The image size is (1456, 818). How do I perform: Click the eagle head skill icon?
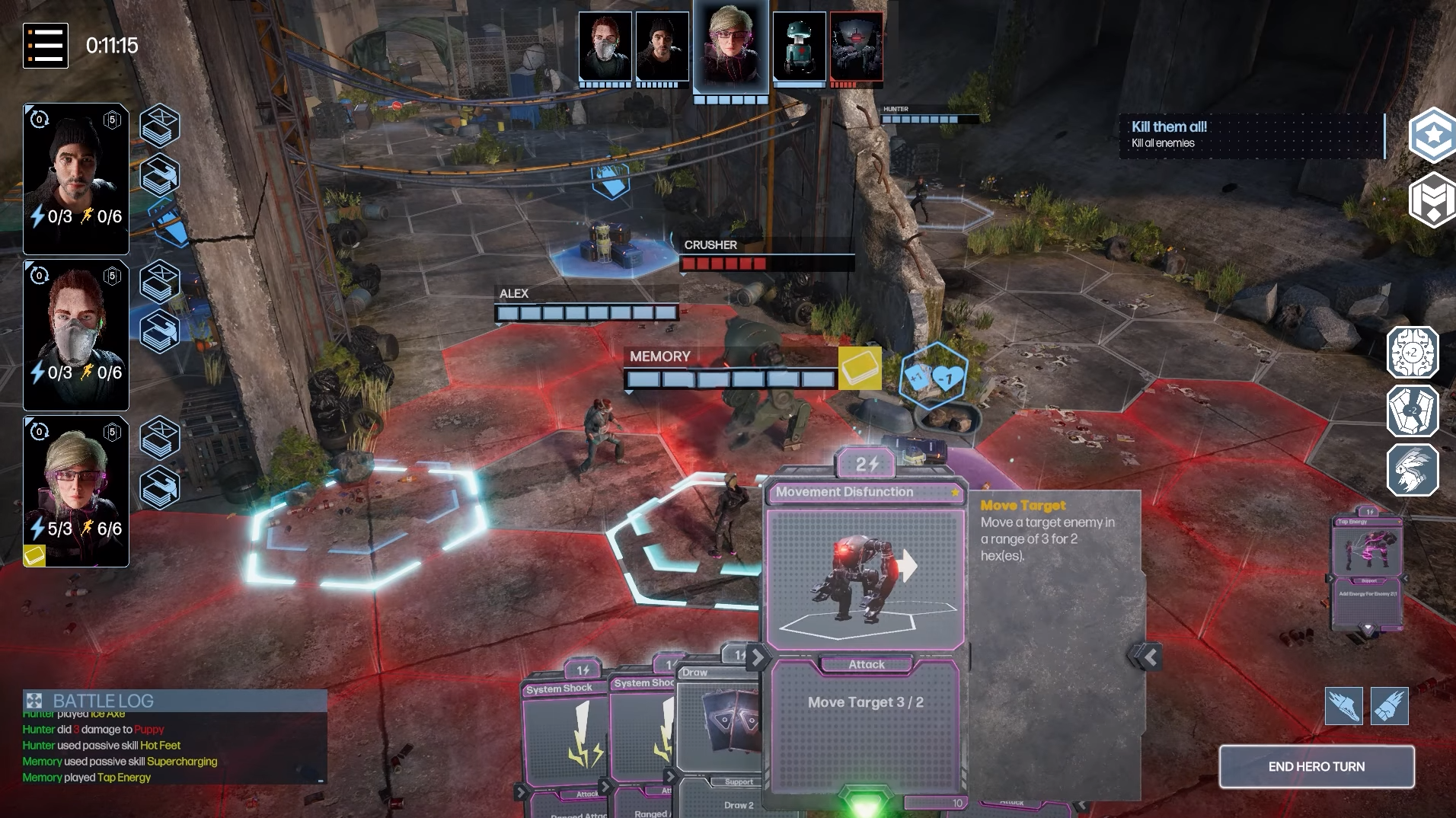click(1412, 470)
